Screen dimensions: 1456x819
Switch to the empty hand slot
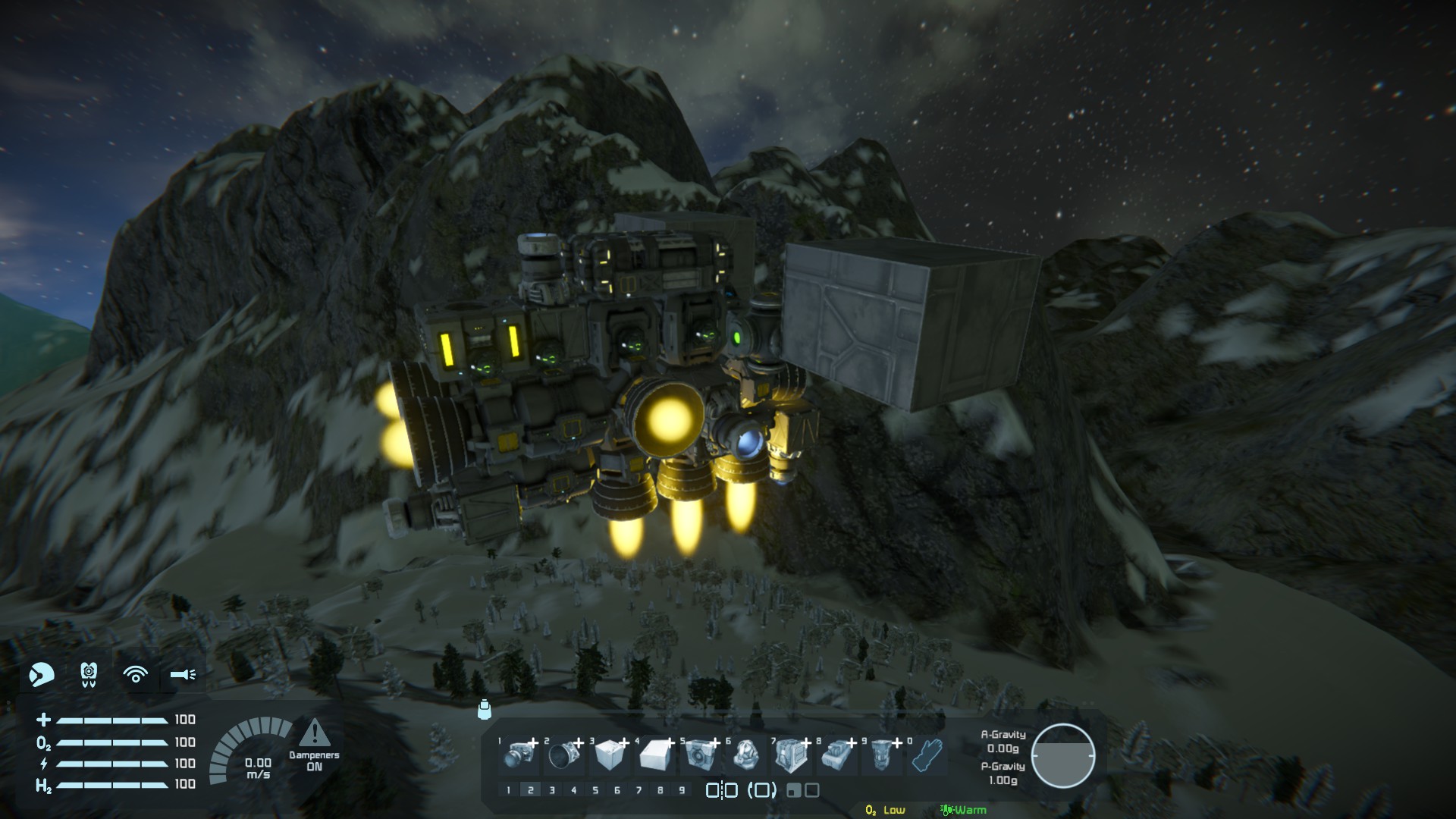click(x=927, y=755)
